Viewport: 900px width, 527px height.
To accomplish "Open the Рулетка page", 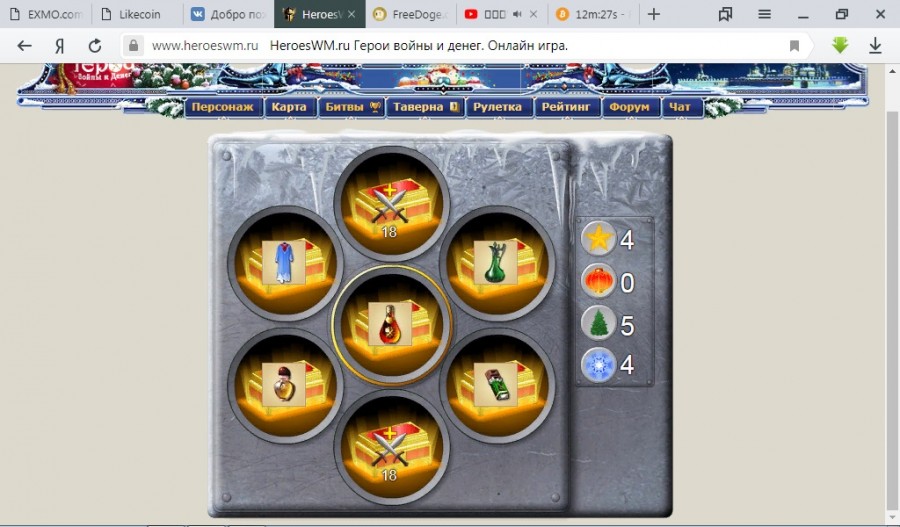I will click(x=497, y=107).
